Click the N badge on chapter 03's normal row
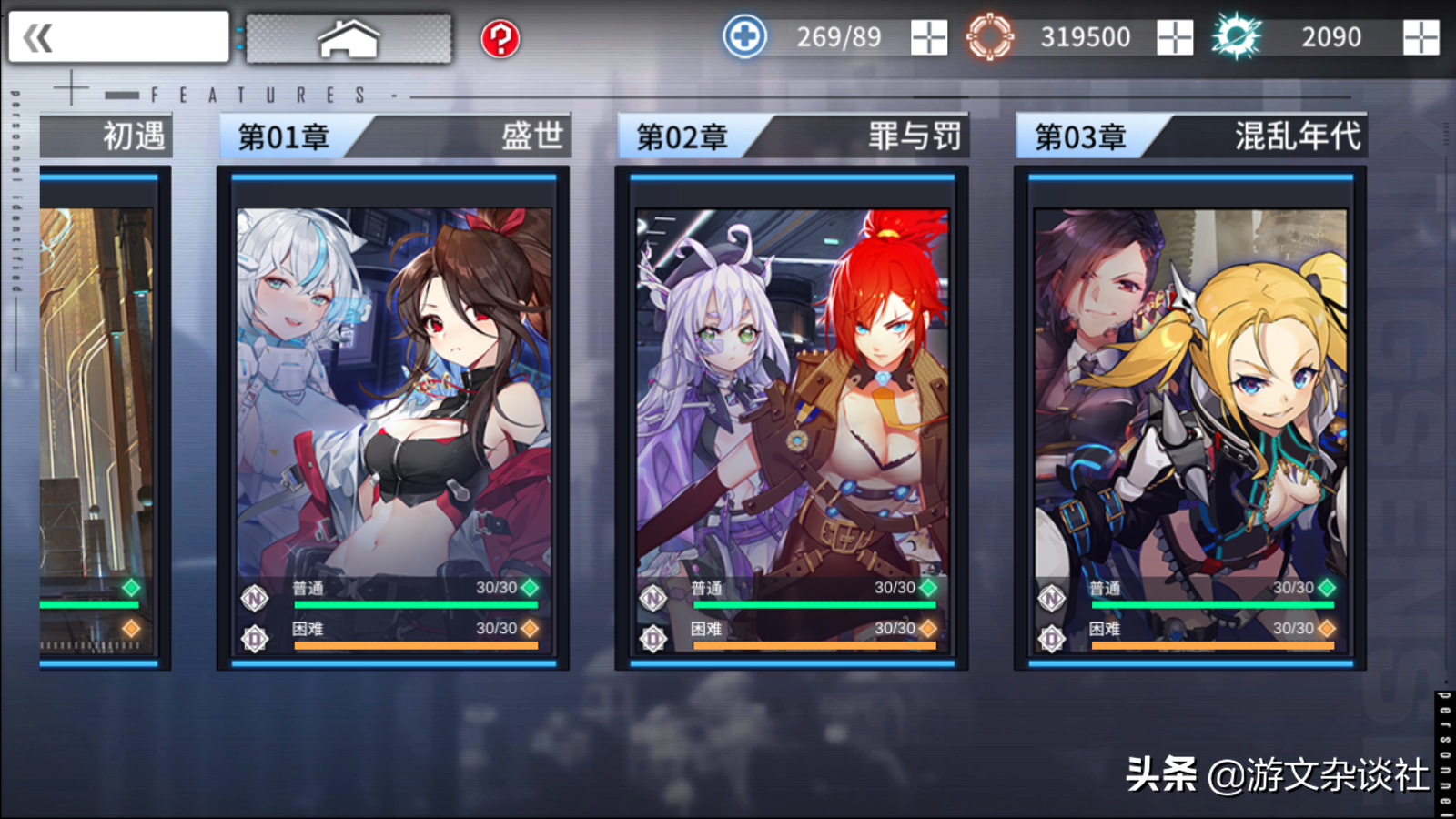Screen dimensions: 1456x819 (x=1051, y=598)
